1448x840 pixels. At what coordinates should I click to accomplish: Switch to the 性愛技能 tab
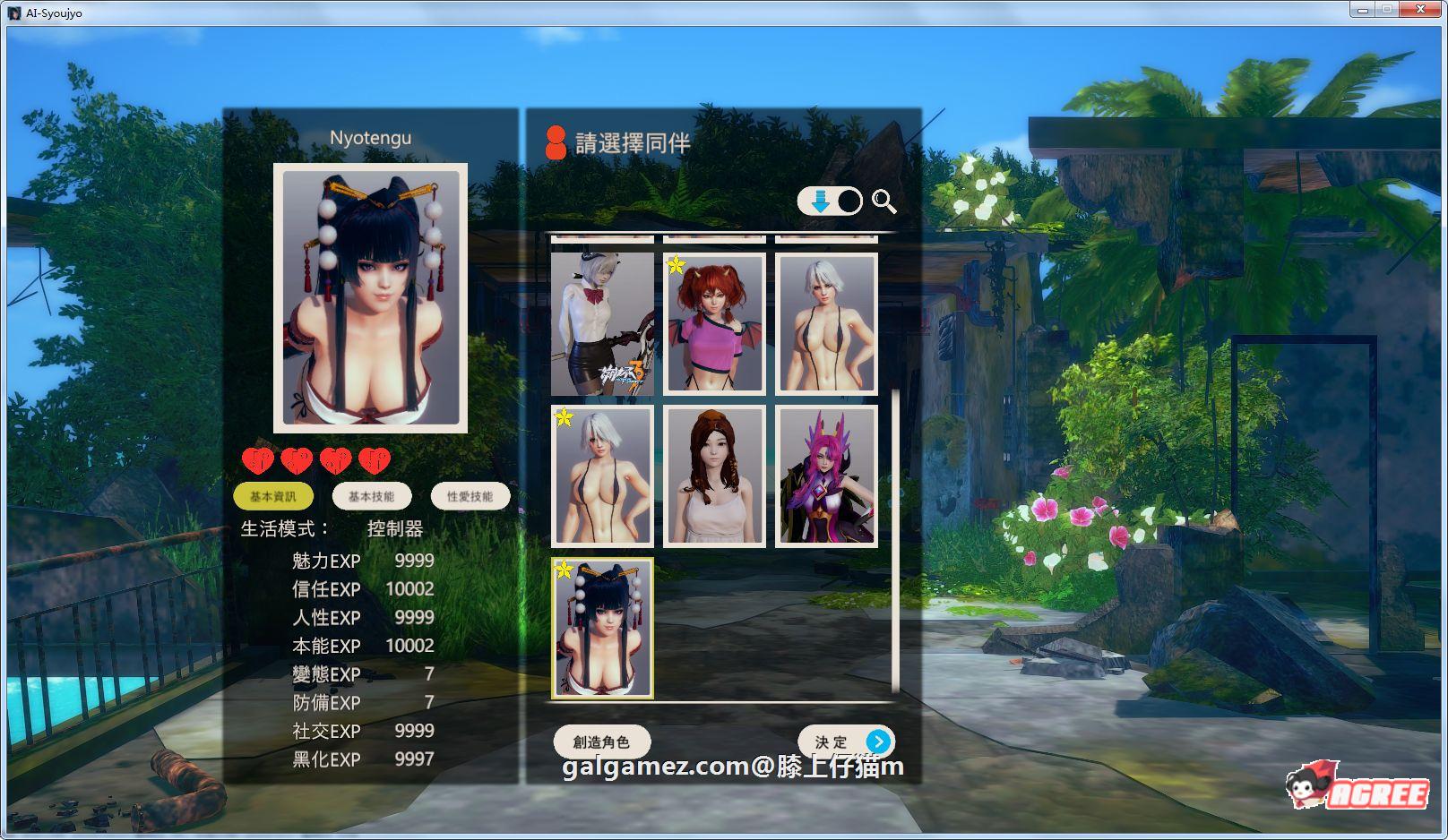point(470,495)
